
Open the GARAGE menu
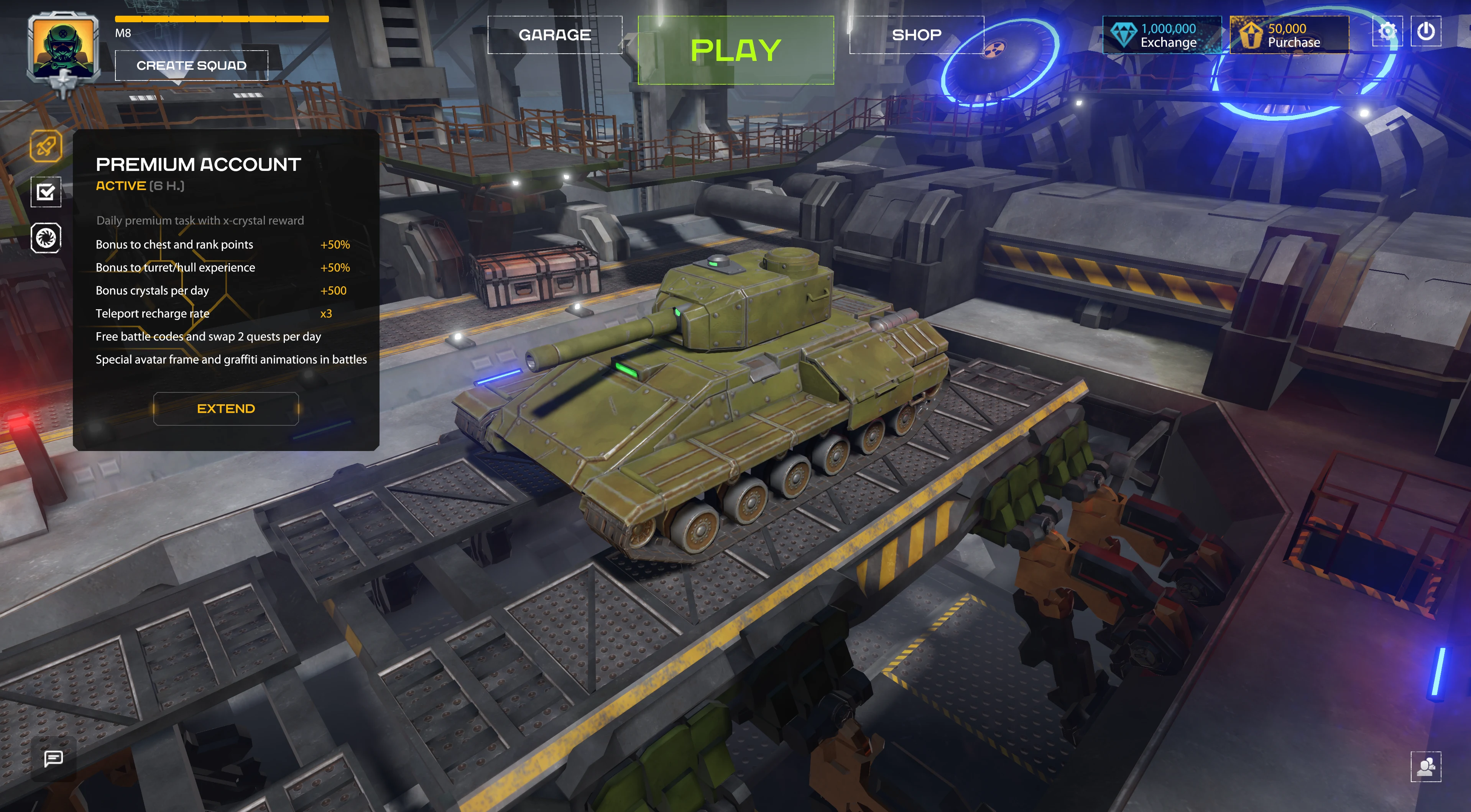pos(554,35)
